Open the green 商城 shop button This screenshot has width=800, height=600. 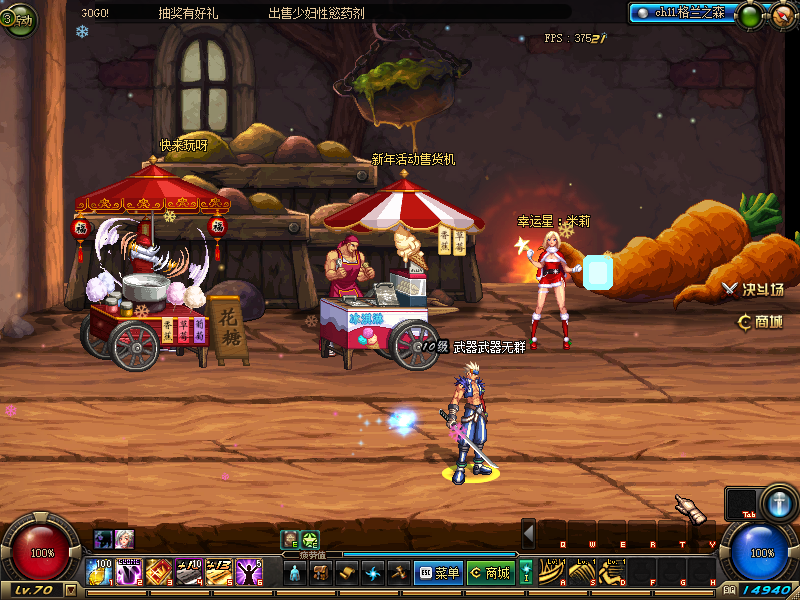click(x=490, y=573)
